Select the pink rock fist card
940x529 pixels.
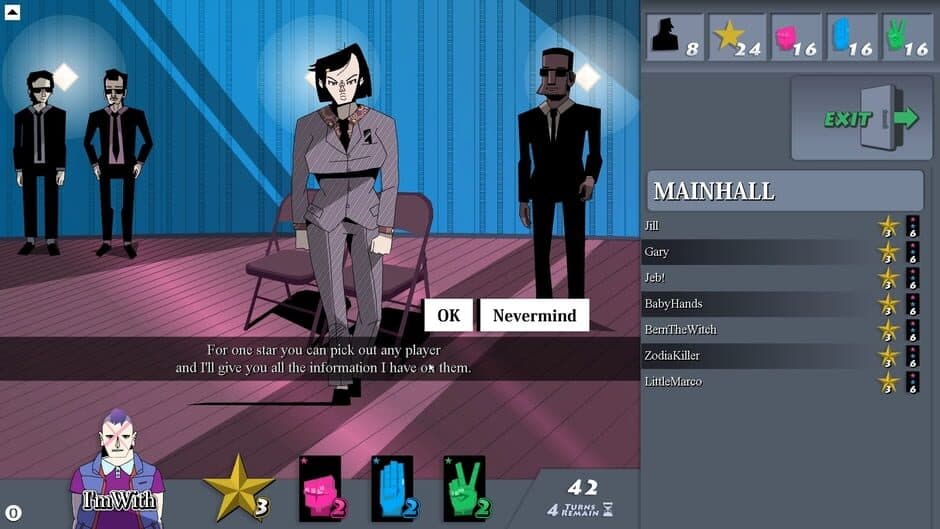click(x=320, y=488)
